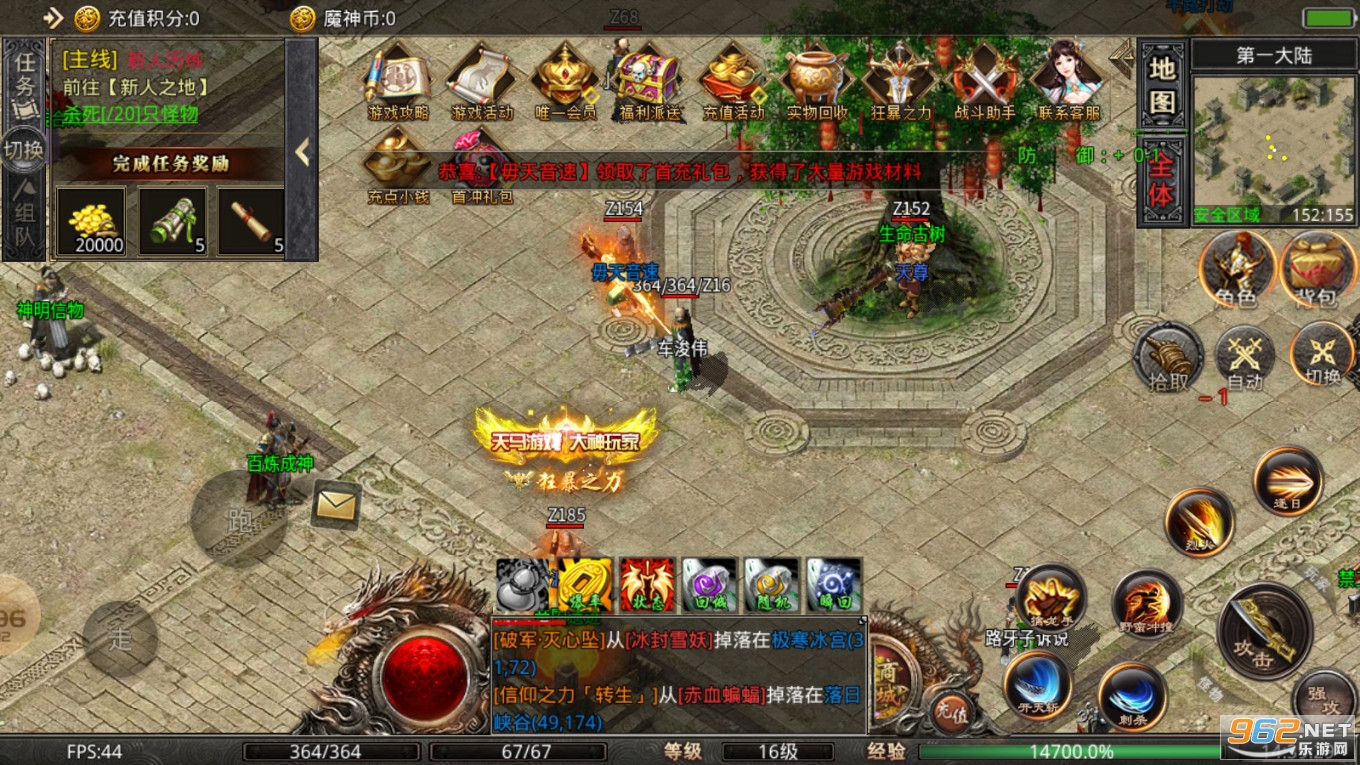
Task: Open 战斗助手 crossed swords helper
Action: coord(984,82)
